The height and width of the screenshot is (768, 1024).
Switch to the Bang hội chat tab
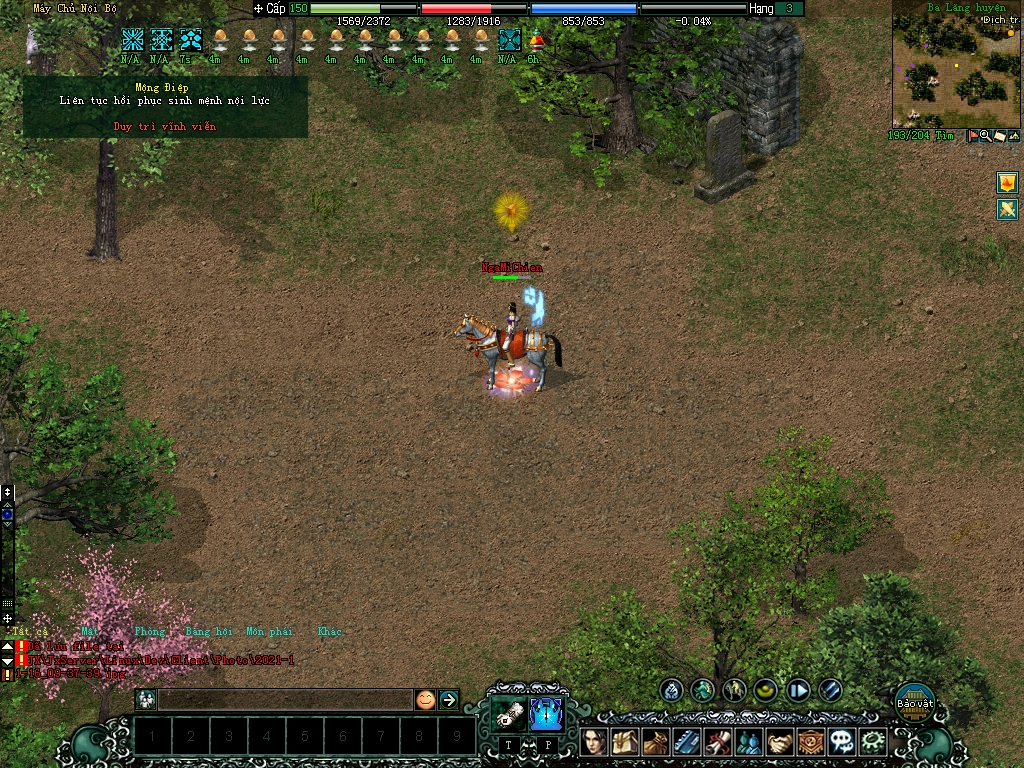[x=208, y=632]
